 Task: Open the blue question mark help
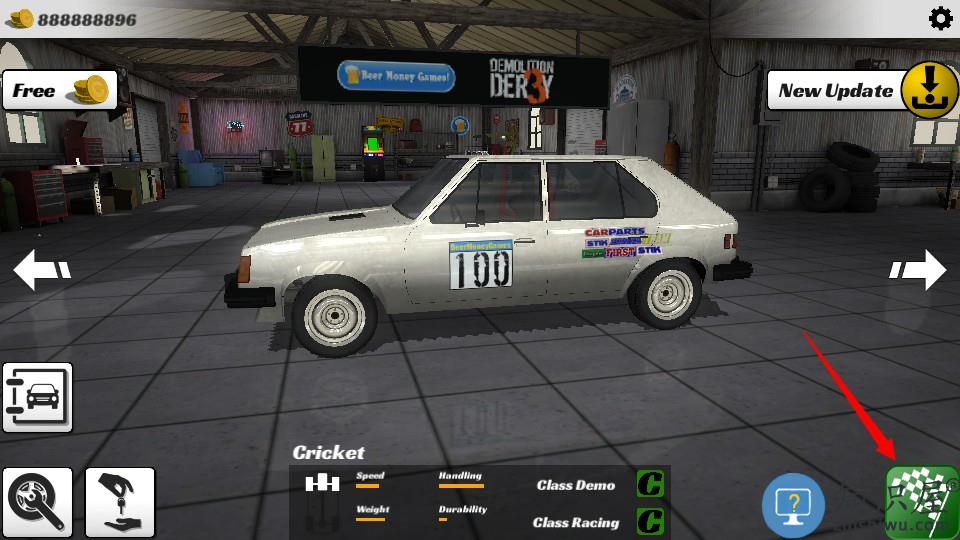pyautogui.click(x=794, y=504)
